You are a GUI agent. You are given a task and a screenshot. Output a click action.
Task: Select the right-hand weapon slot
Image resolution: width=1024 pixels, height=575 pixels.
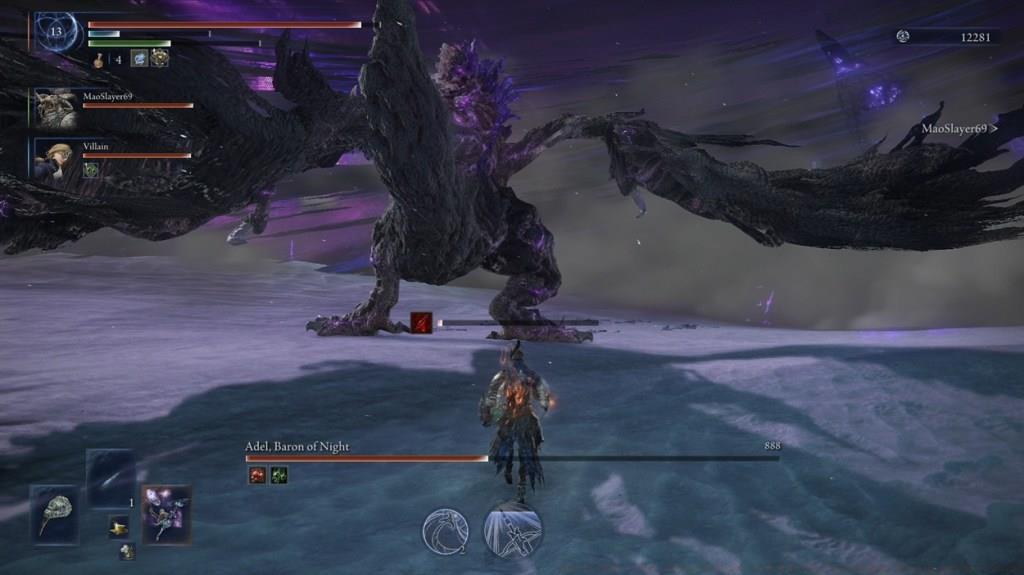(x=166, y=514)
